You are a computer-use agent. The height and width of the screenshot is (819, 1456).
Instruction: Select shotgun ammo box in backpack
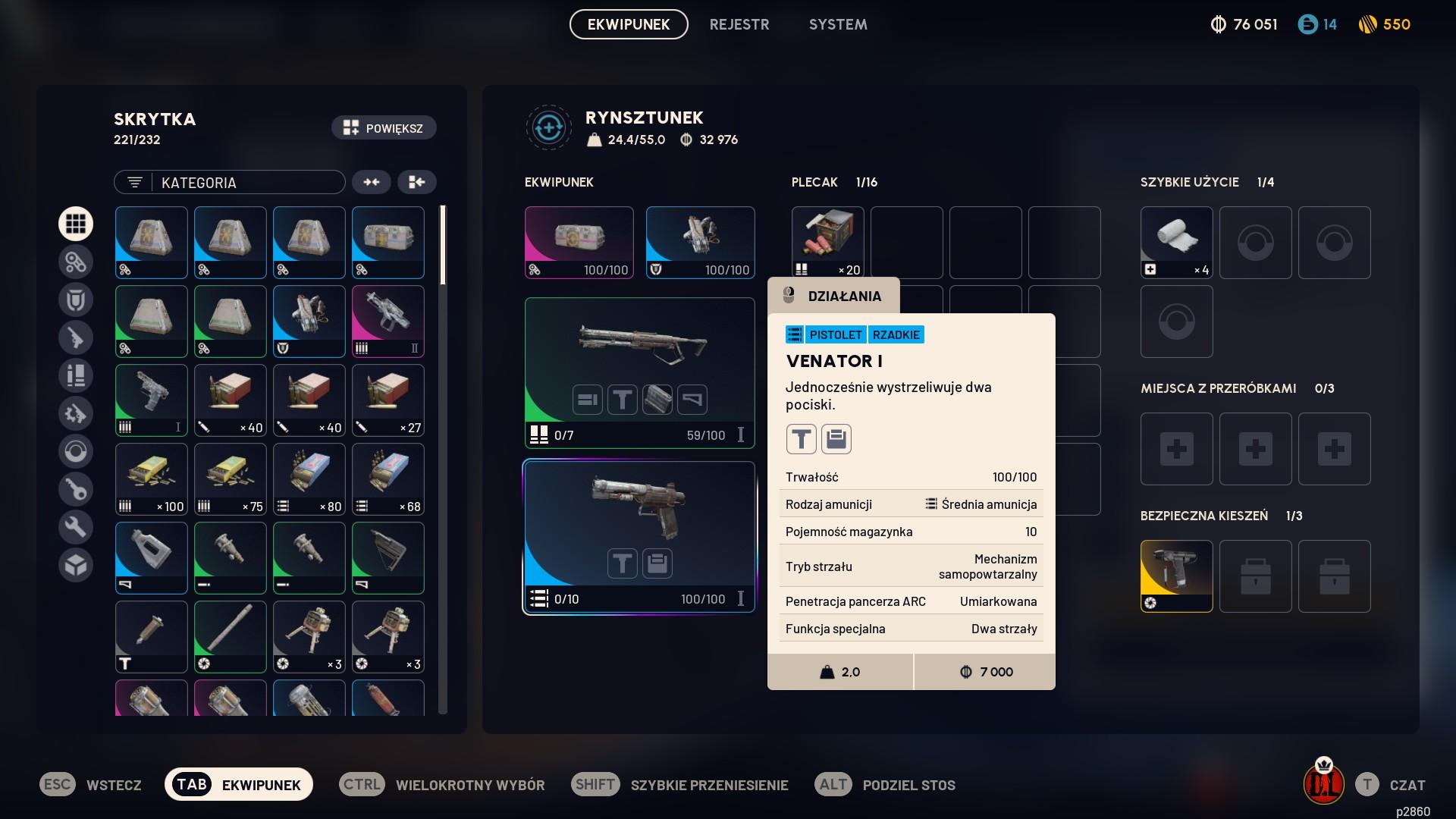click(x=827, y=242)
